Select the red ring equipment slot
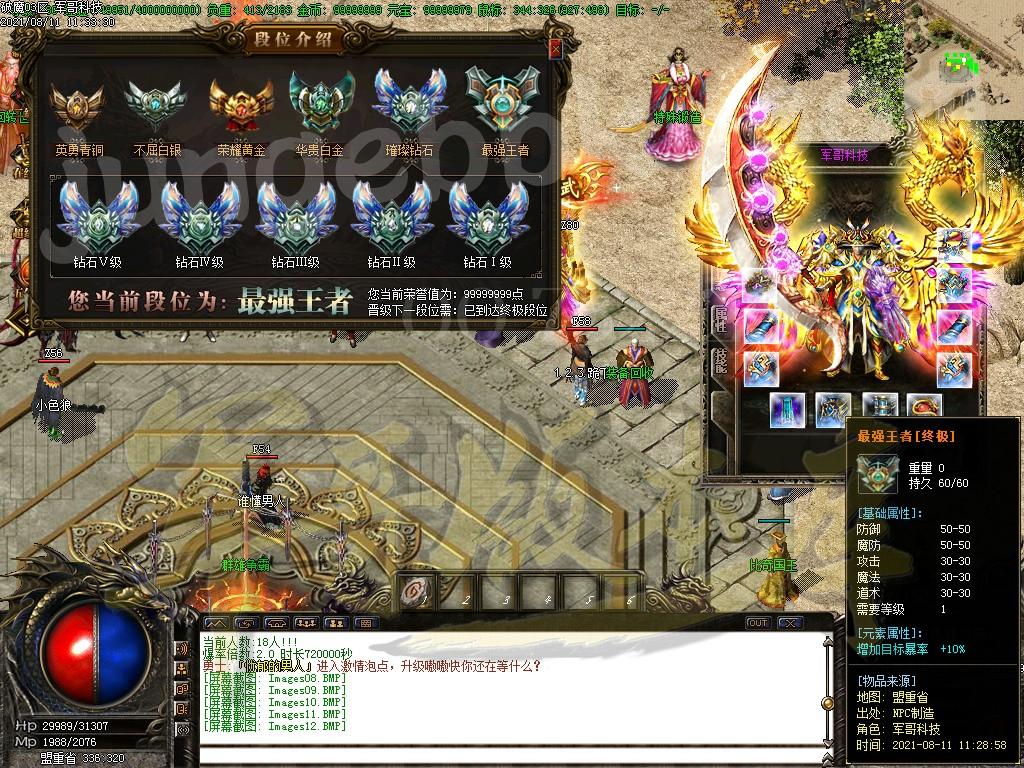This screenshot has width=1024, height=768. 923,408
